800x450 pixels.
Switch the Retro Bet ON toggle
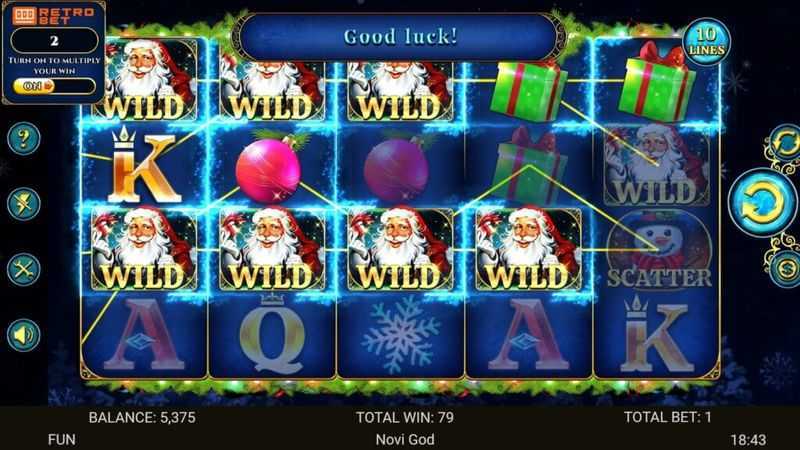coord(35,87)
